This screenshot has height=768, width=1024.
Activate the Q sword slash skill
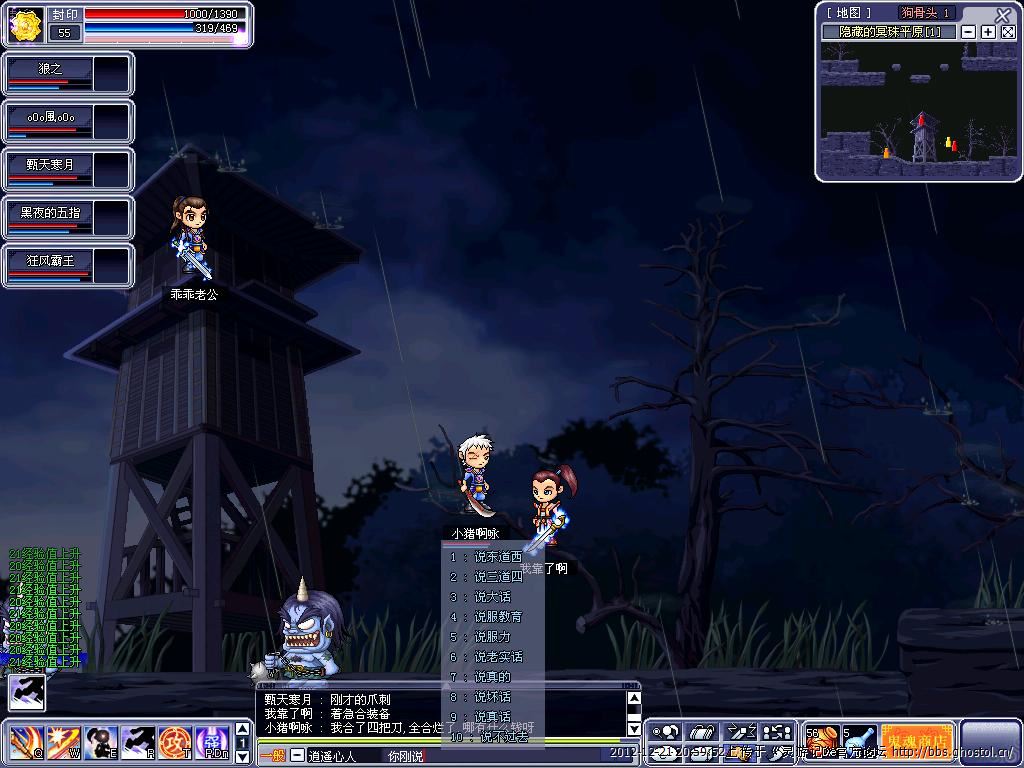[x=26, y=743]
